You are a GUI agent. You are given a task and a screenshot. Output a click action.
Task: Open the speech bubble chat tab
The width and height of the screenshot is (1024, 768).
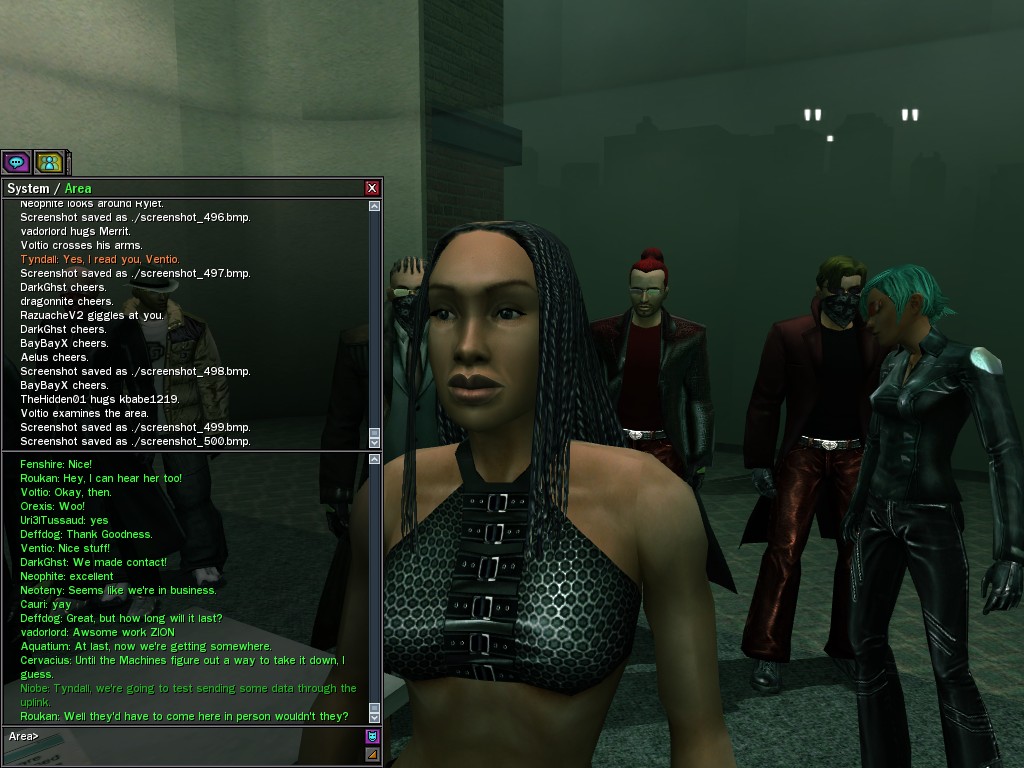(x=16, y=161)
